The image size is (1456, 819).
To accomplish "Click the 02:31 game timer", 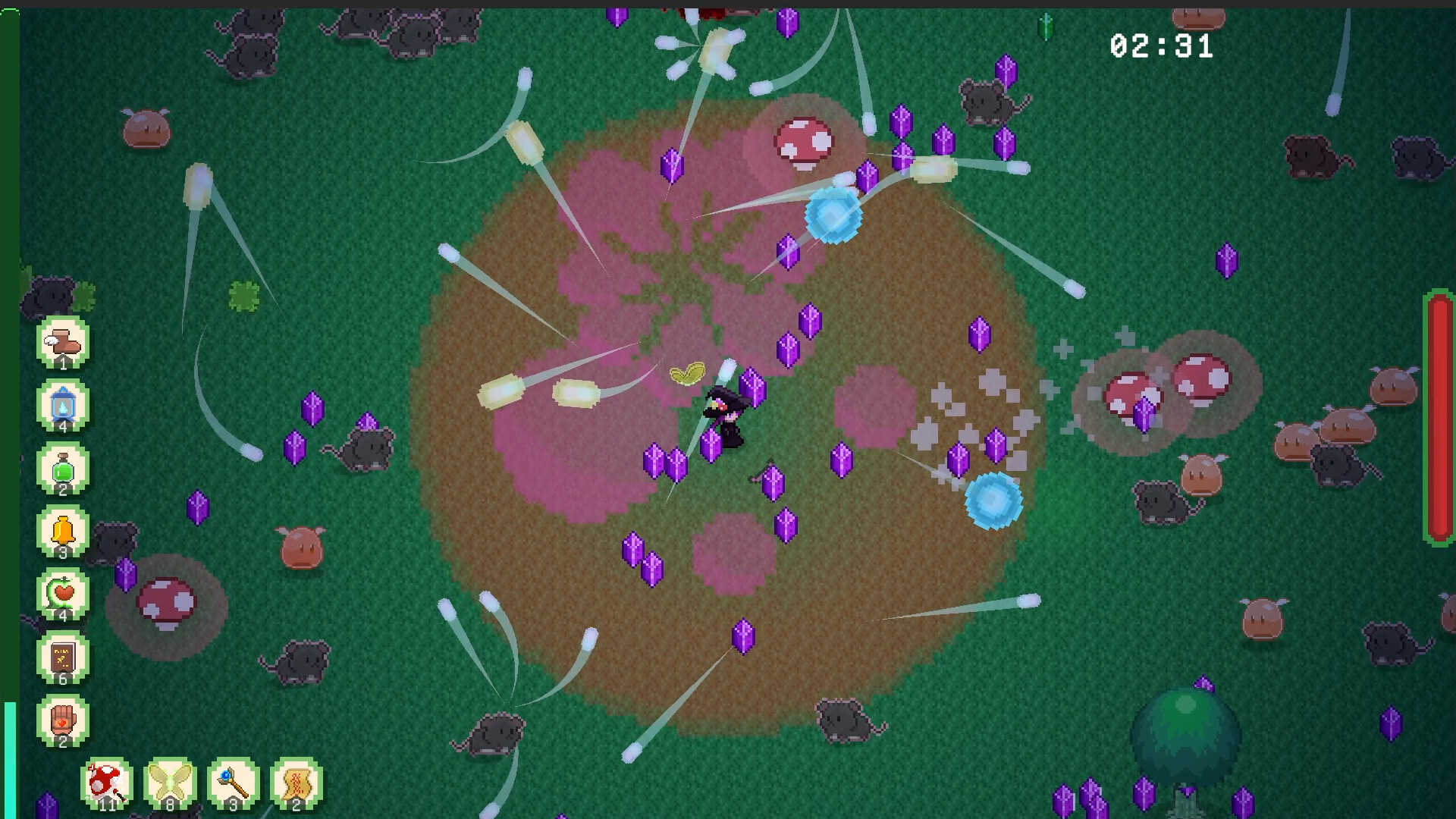I will pos(1162,45).
